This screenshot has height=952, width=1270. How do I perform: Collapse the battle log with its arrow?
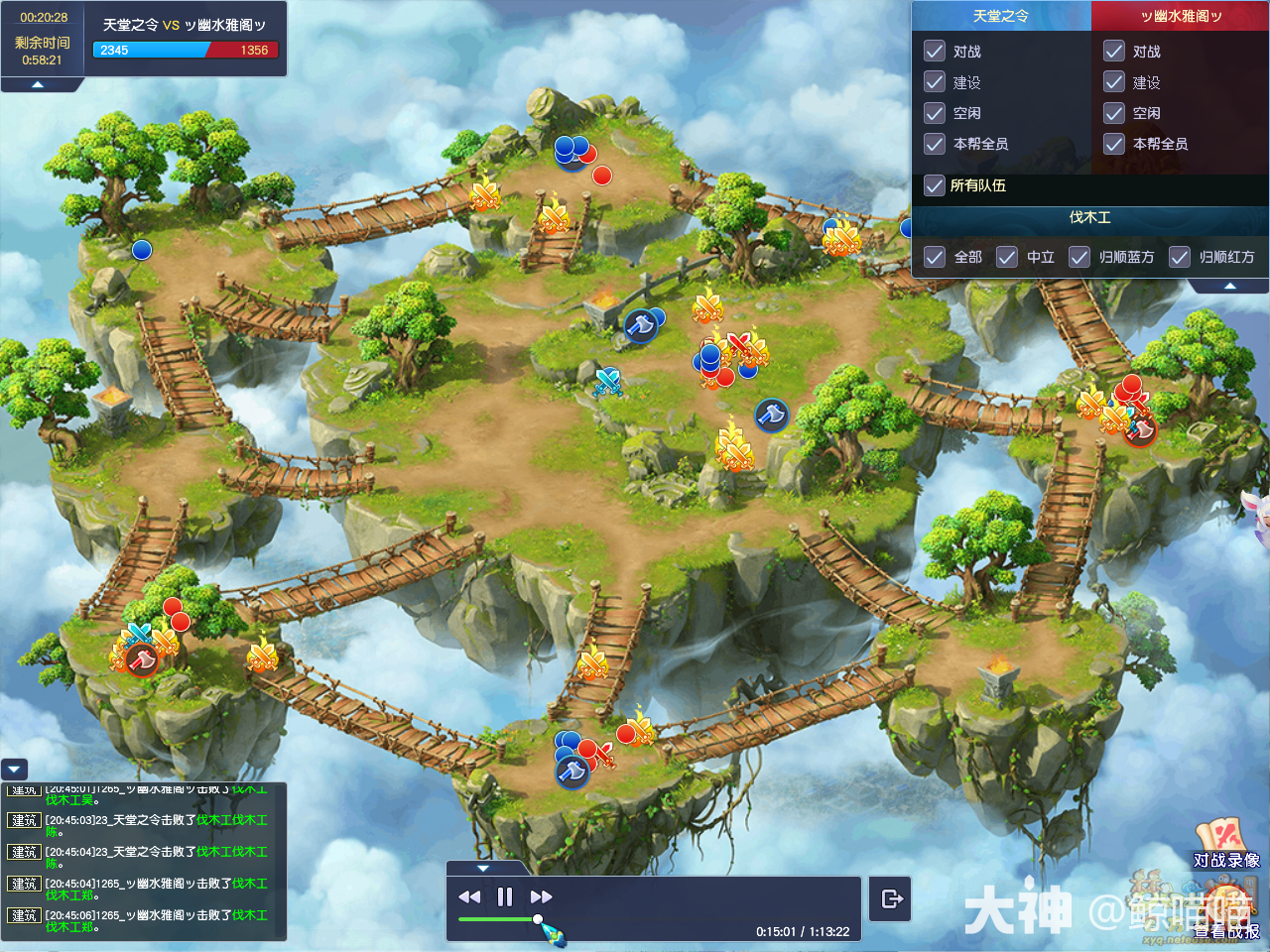click(x=15, y=769)
